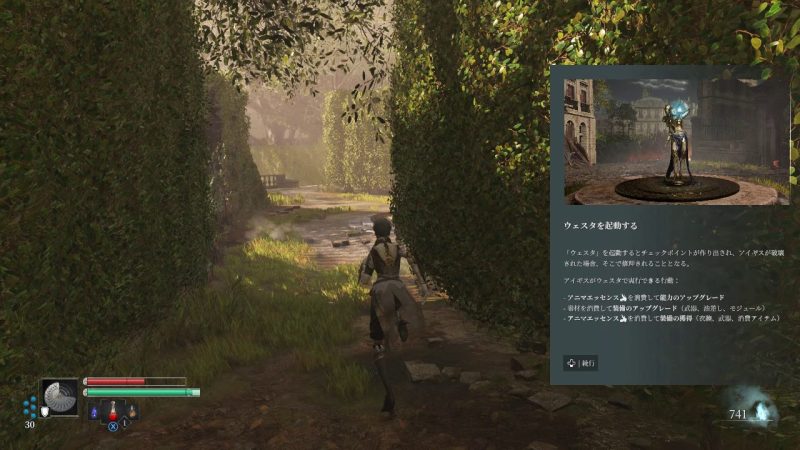Click the spiral shell weapon icon
Image resolution: width=800 pixels, height=450 pixels.
tap(60, 397)
